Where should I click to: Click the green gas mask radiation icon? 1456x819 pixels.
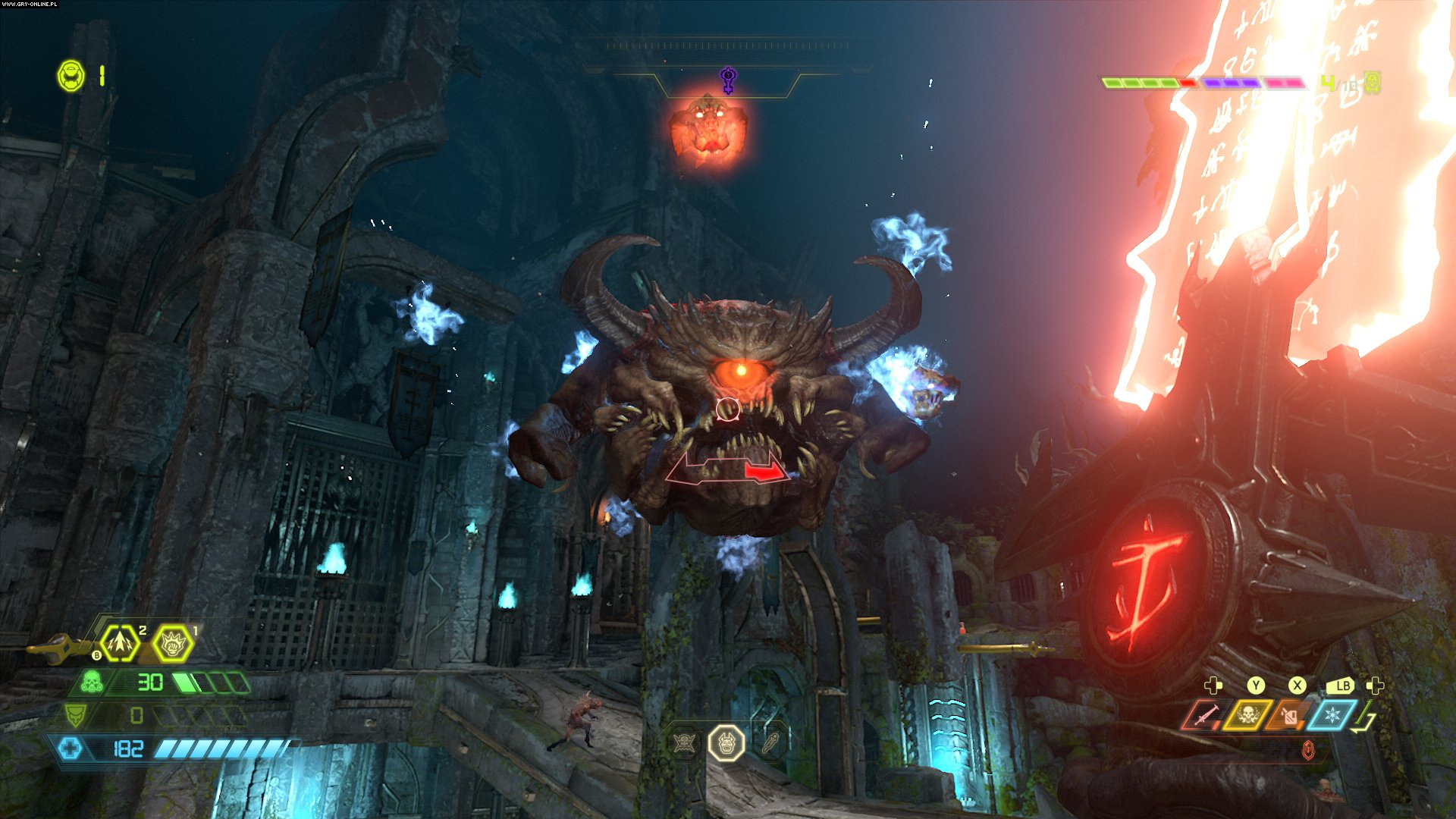coord(93,682)
